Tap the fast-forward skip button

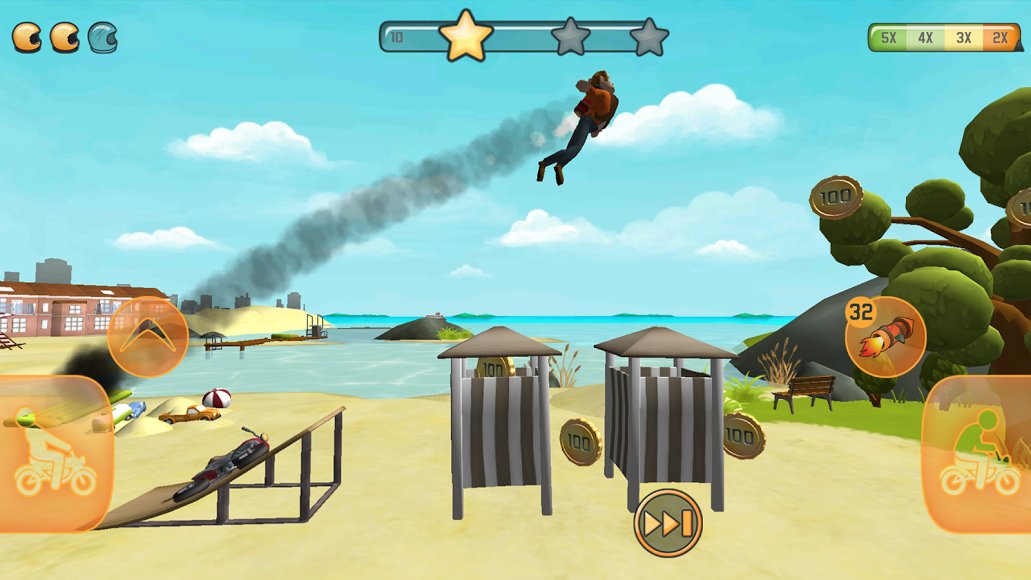pos(668,523)
